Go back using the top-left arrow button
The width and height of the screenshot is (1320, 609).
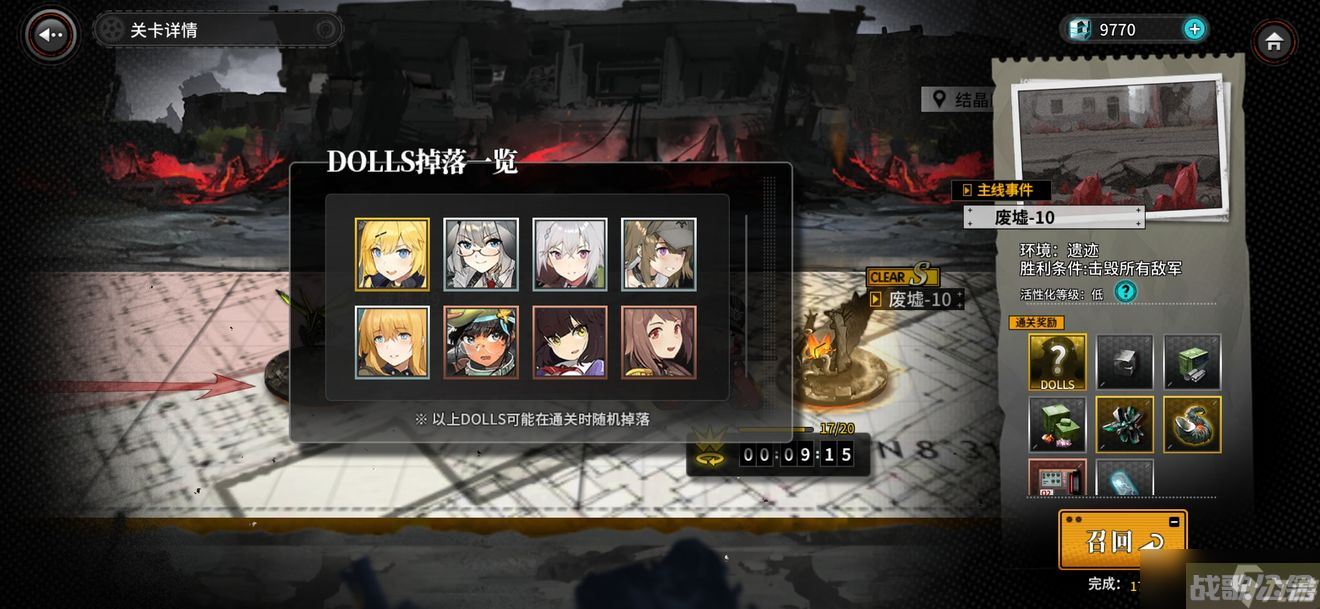click(x=51, y=34)
